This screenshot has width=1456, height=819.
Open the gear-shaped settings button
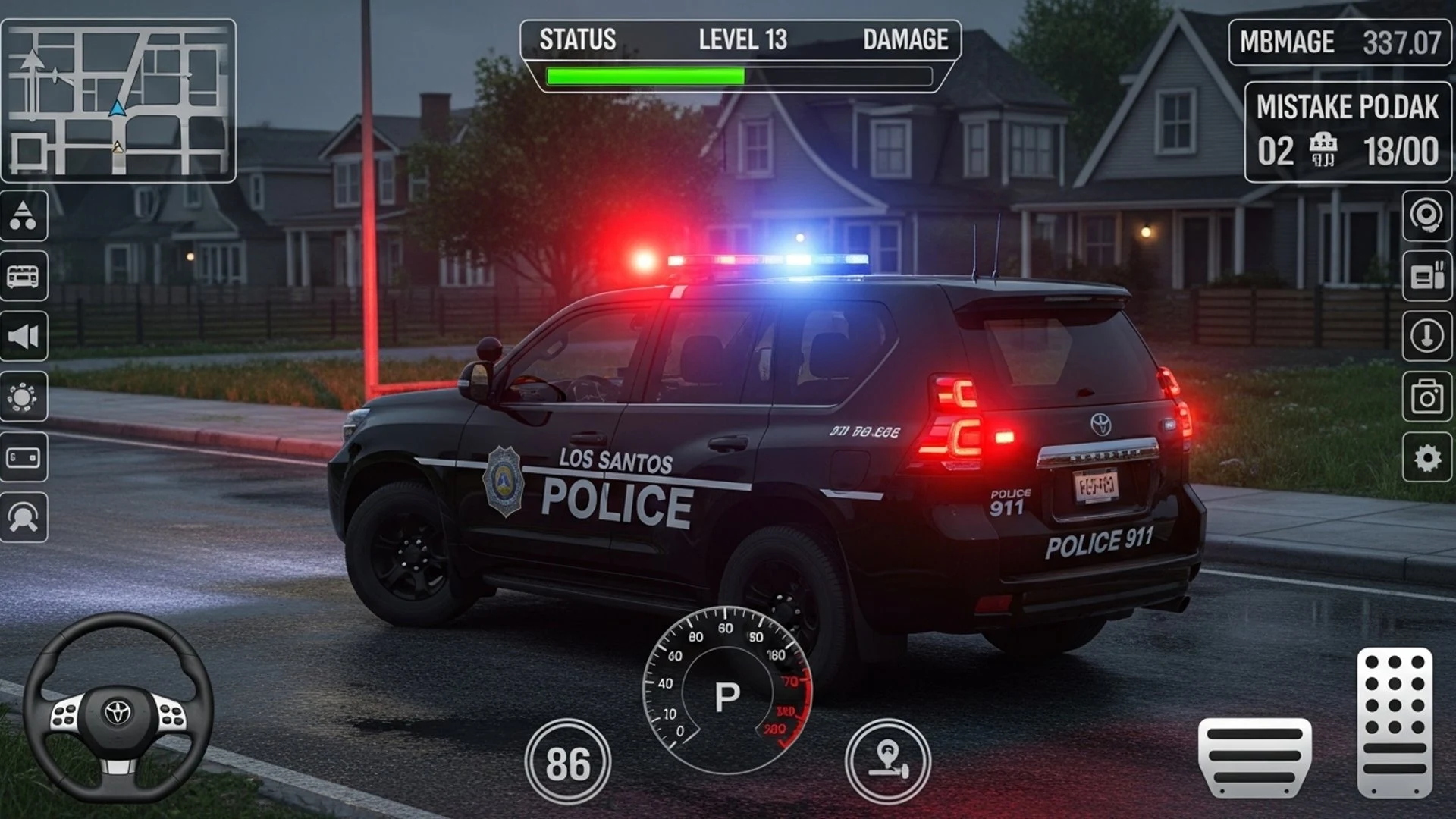tap(1426, 457)
